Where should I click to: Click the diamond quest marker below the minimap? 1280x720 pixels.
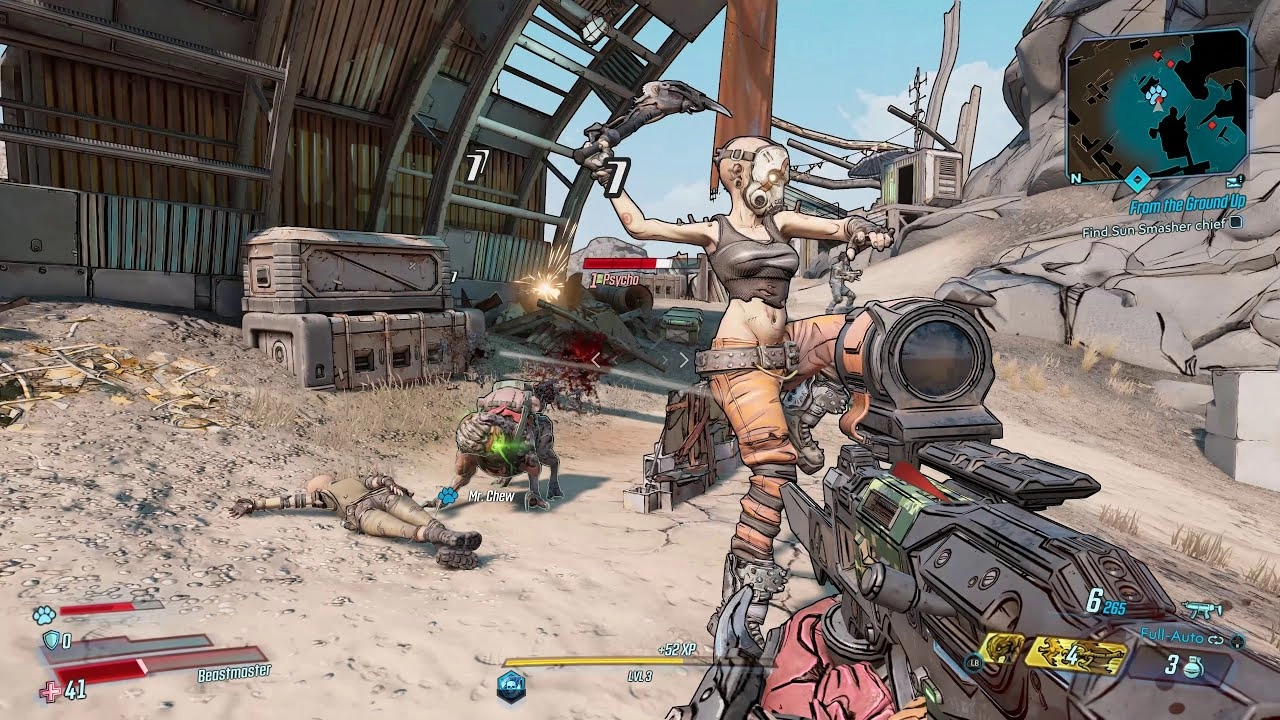pyautogui.click(x=1137, y=181)
